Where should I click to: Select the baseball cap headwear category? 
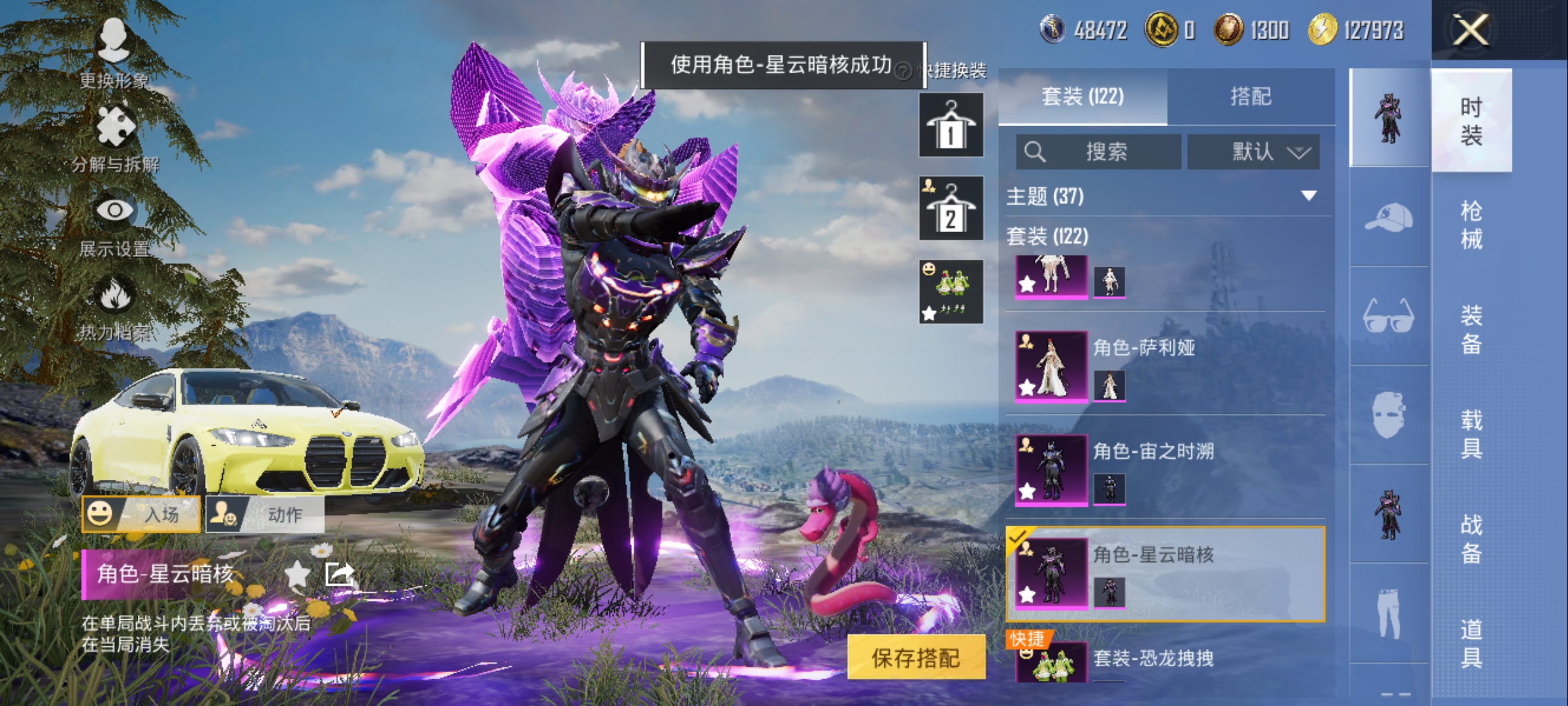(x=1388, y=218)
